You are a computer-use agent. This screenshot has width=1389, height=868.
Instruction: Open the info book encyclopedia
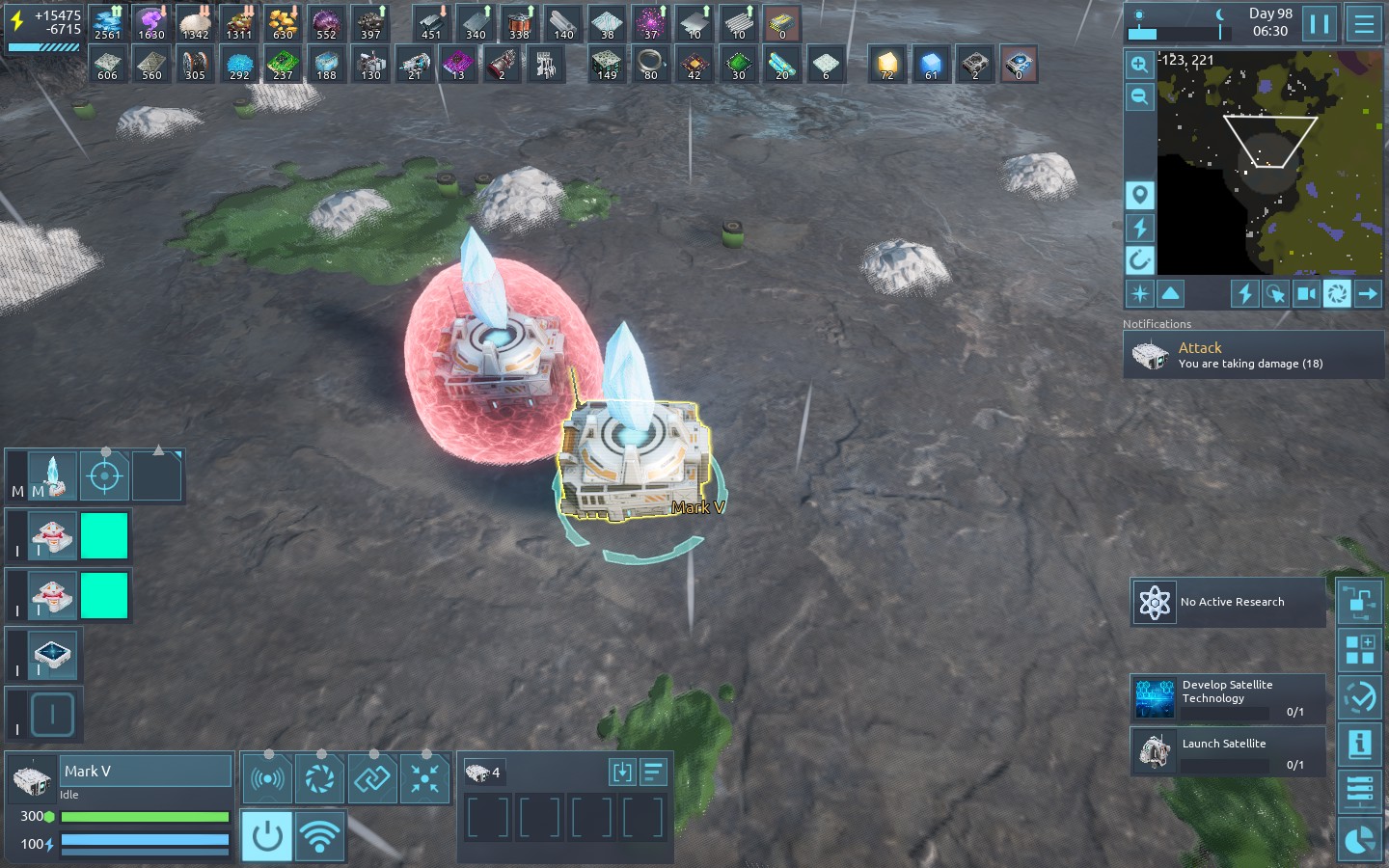pyautogui.click(x=1360, y=745)
